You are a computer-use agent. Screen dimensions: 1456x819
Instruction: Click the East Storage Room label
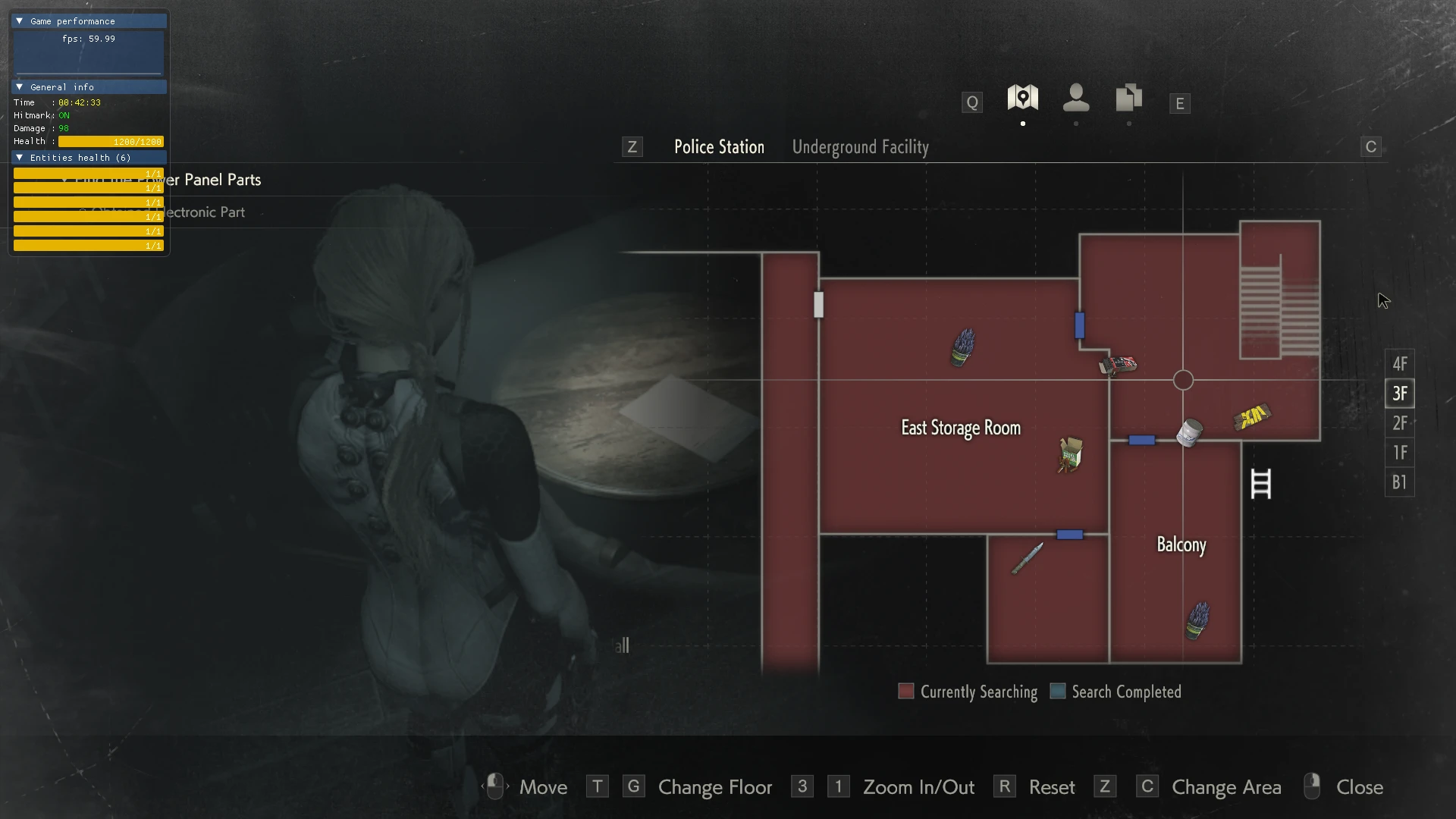(x=960, y=428)
